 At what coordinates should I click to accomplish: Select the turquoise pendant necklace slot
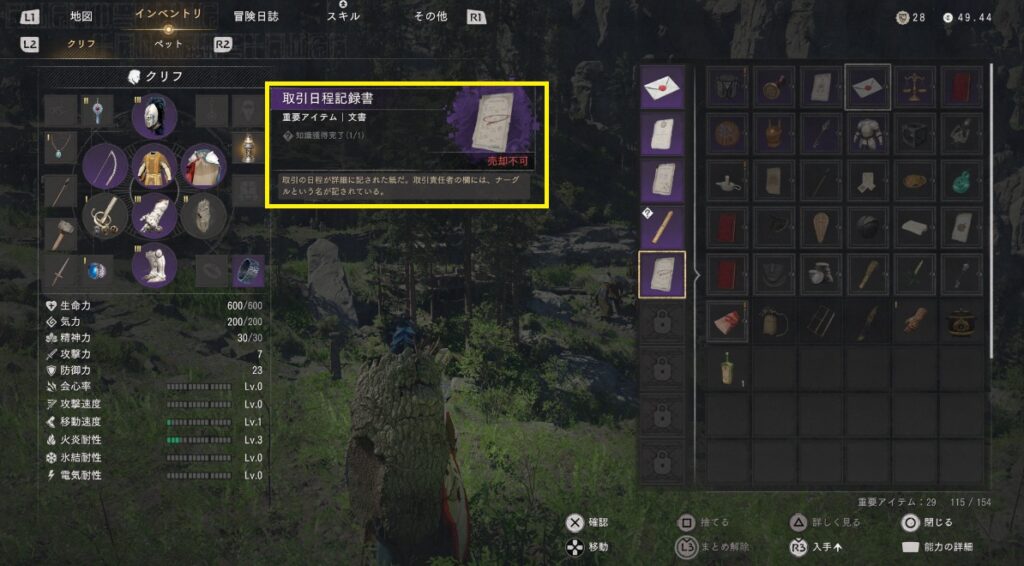pyautogui.click(x=62, y=149)
